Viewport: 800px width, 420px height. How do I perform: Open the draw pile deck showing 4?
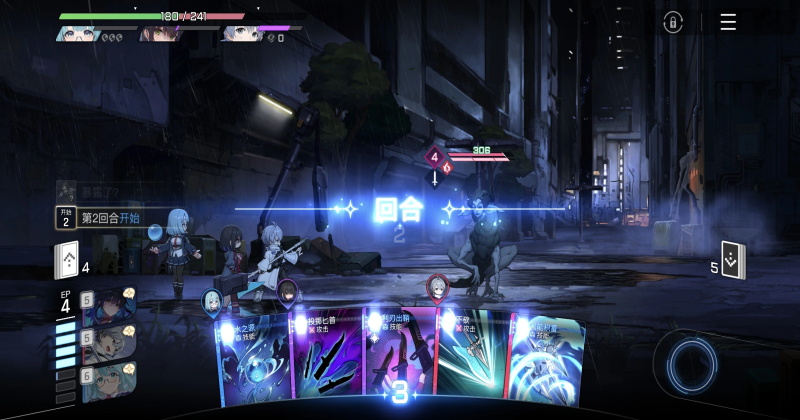(x=67, y=261)
